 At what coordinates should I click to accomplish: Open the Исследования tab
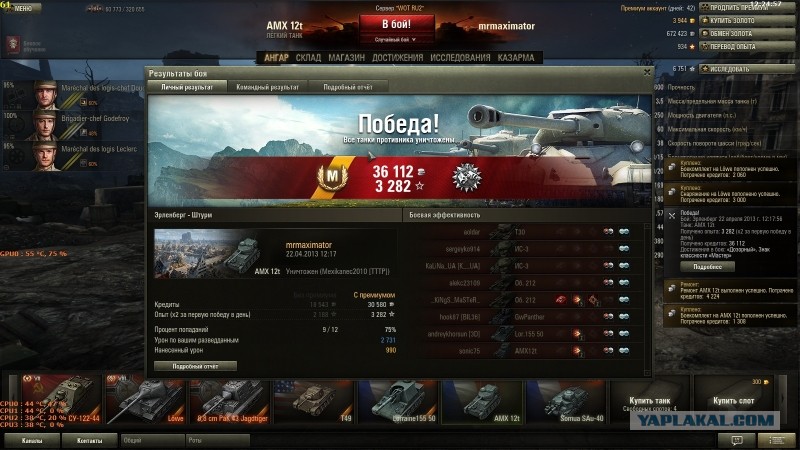tap(459, 58)
